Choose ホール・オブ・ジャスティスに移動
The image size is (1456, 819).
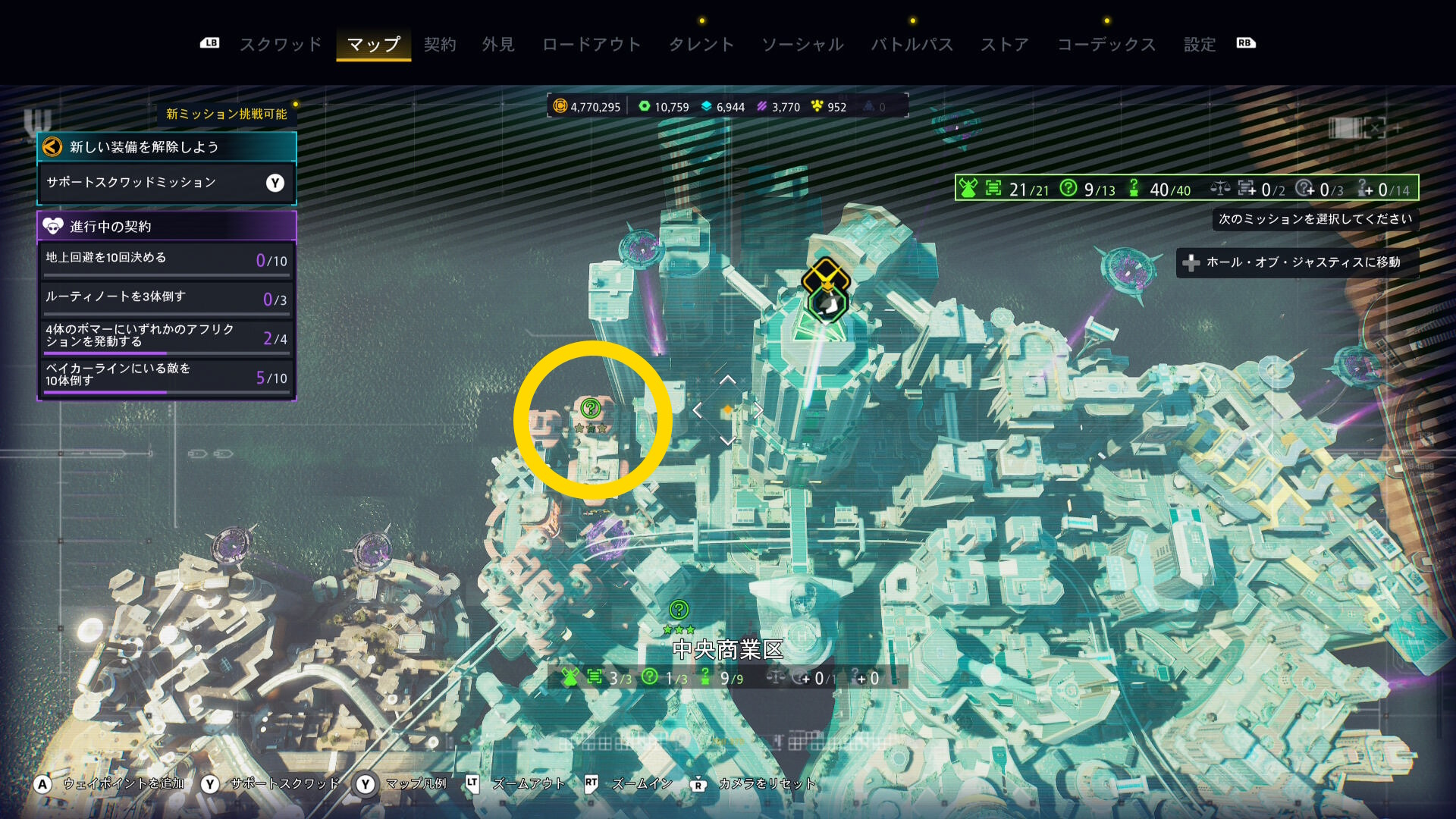1297,262
